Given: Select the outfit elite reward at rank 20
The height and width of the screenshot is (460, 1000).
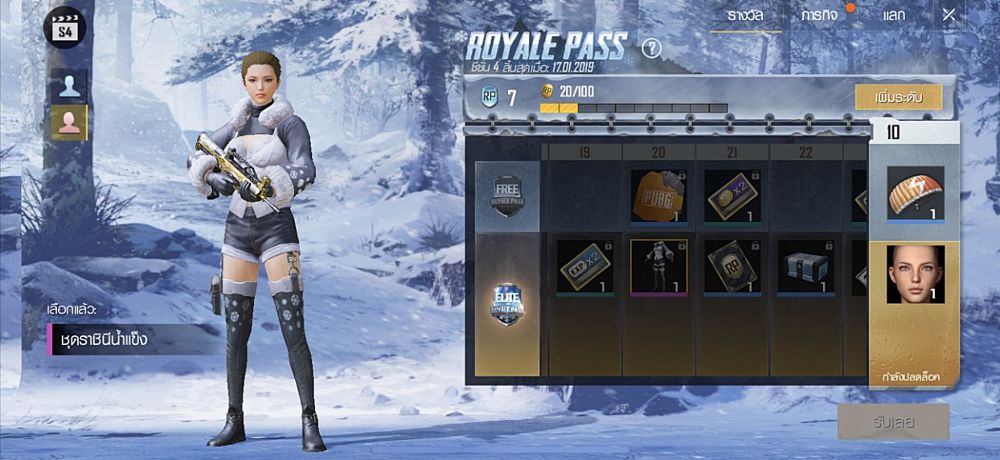Looking at the screenshot, I should pyautogui.click(x=658, y=267).
